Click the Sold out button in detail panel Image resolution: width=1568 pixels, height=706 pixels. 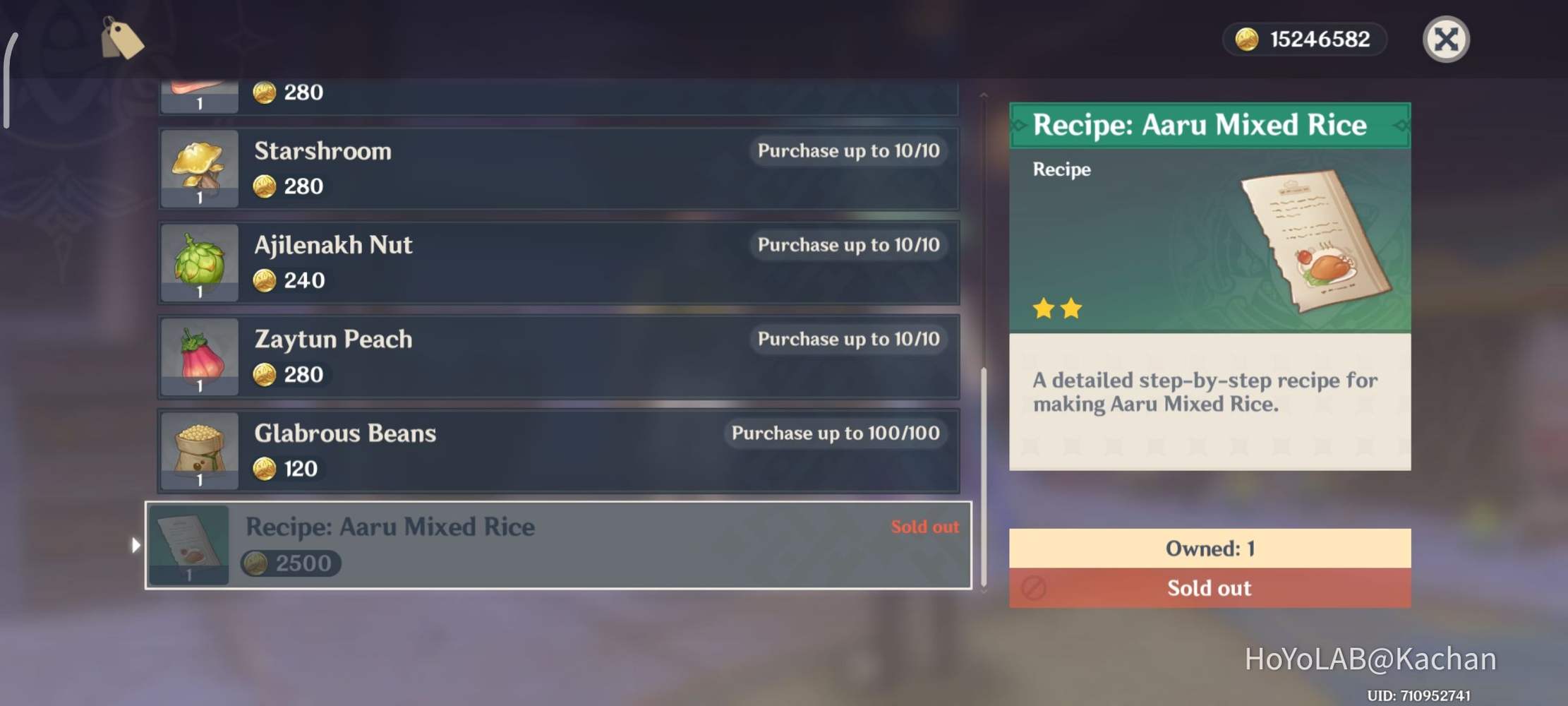[x=1209, y=588]
